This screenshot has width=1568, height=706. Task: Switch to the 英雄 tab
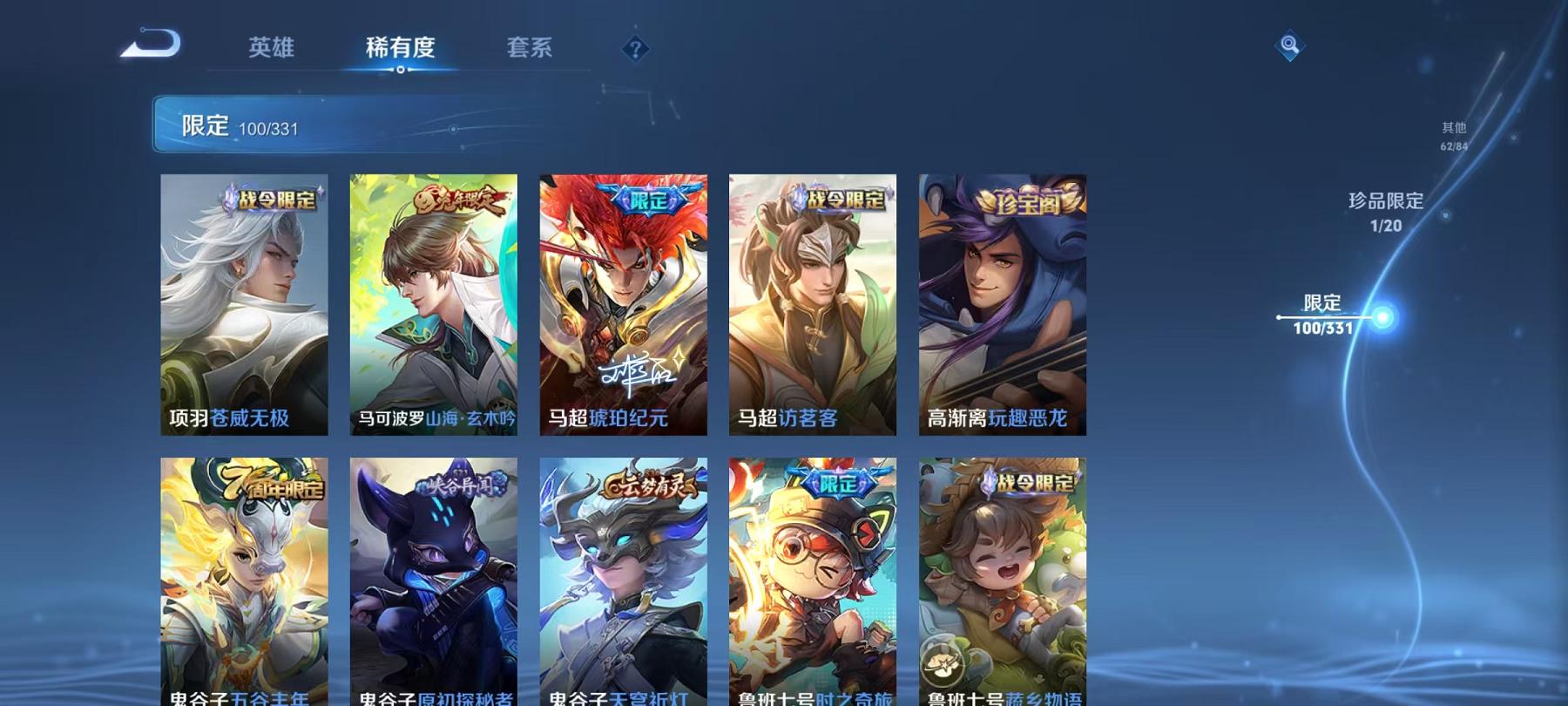[272, 49]
